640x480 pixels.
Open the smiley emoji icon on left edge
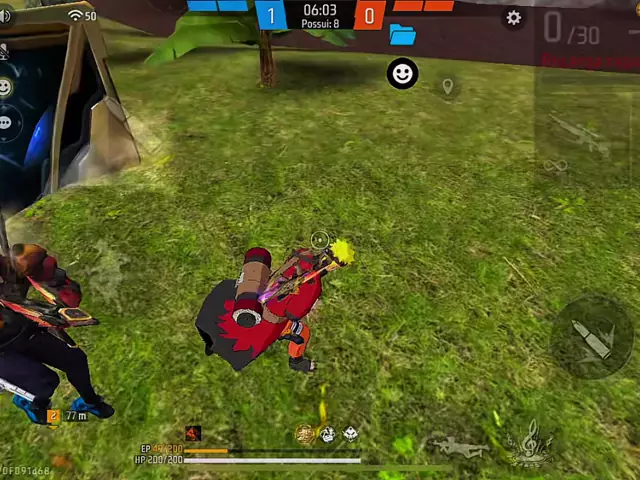pos(5,87)
